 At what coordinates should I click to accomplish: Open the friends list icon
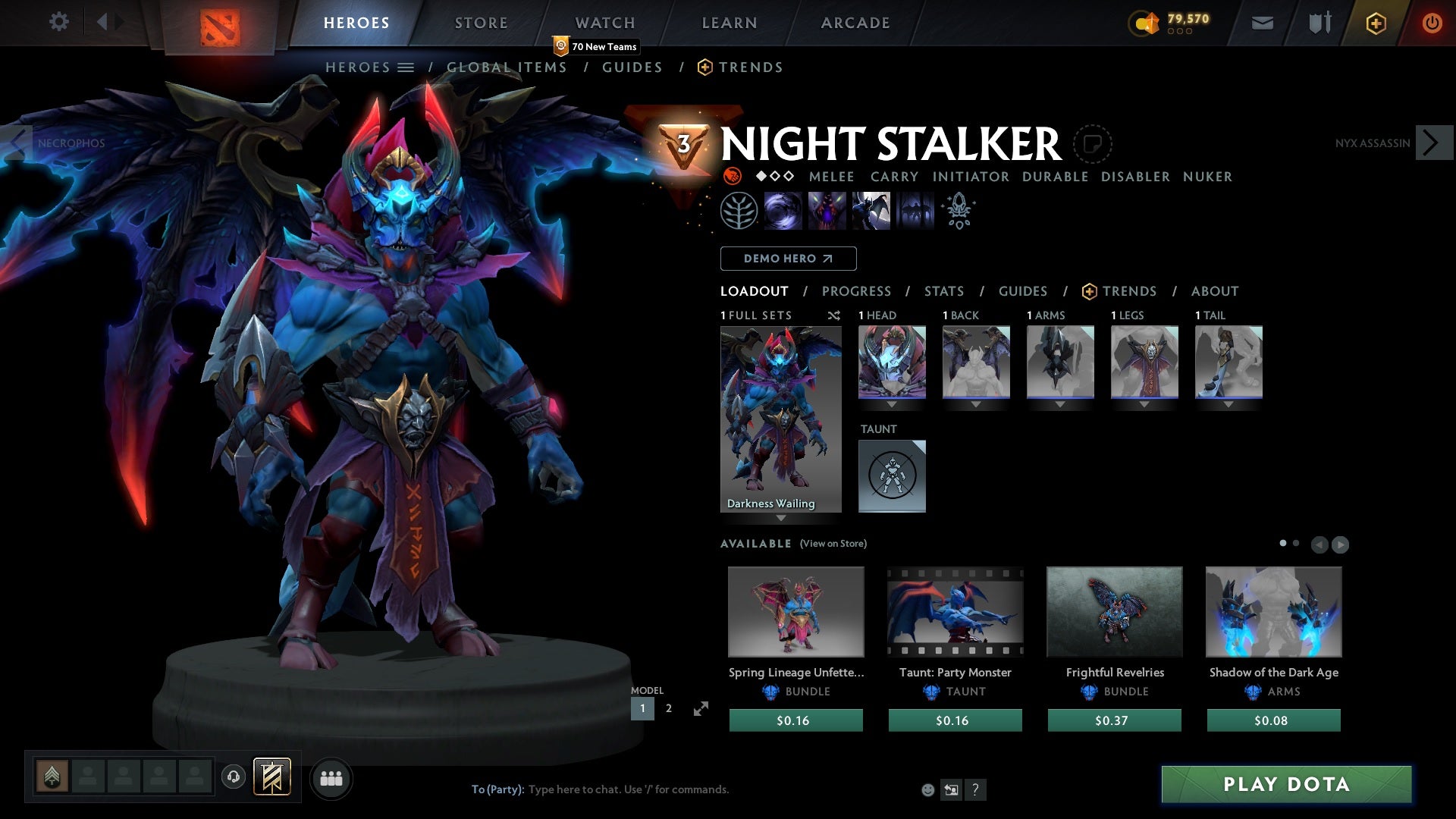331,777
